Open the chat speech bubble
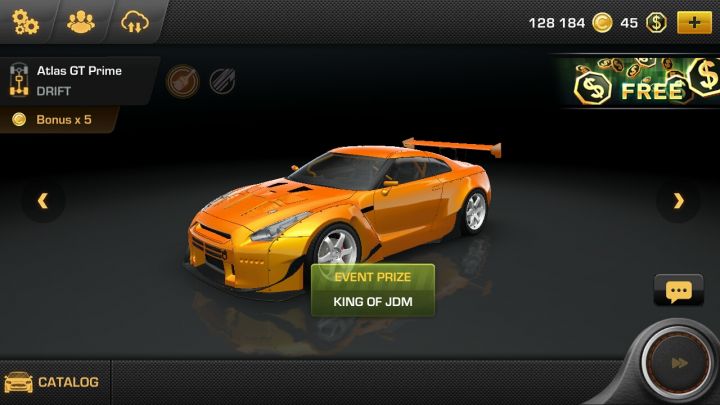This screenshot has width=720, height=405. (678, 292)
